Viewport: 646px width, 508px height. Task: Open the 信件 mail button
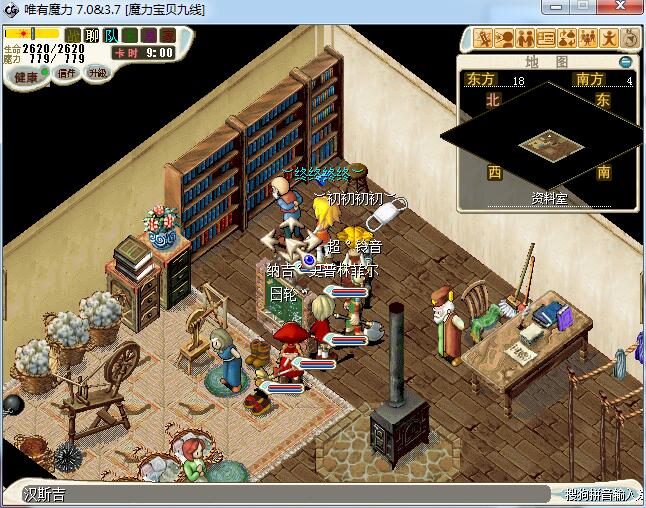[x=67, y=73]
